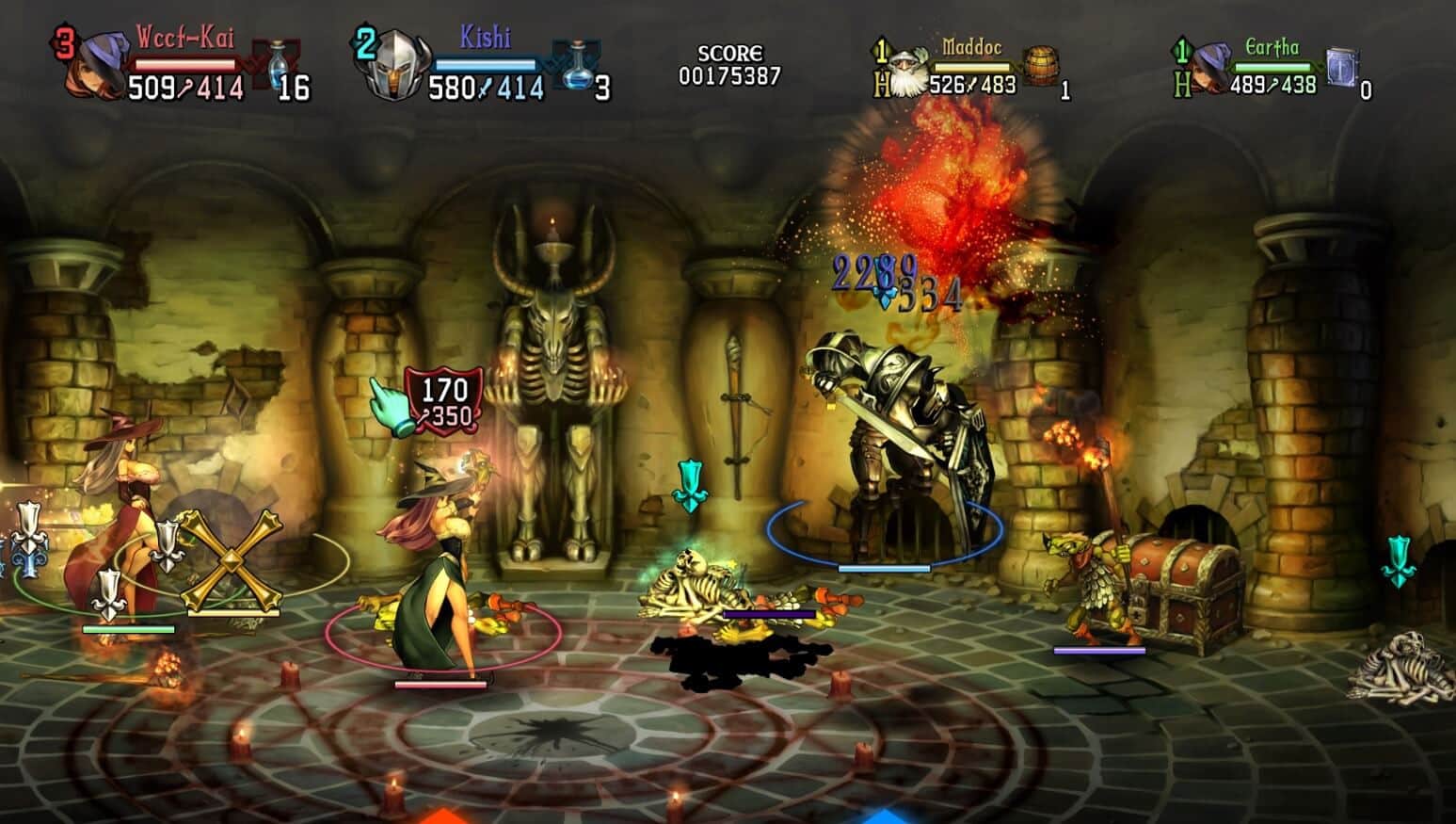
Task: Click the cyan arrow marker near the skeleton
Action: coord(692,485)
